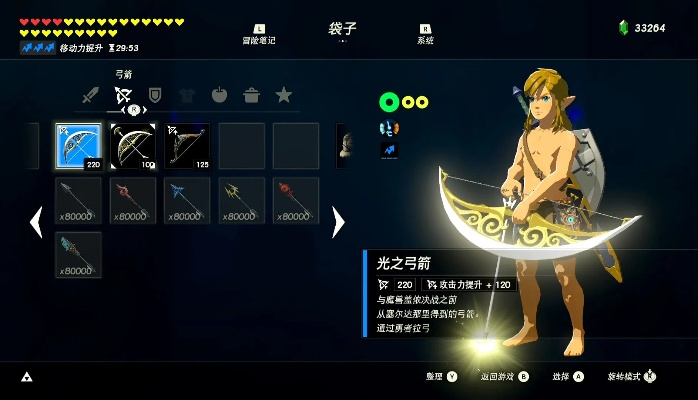The image size is (698, 400).
Task: Choose the yellow shock arrow stack
Action: click(x=241, y=200)
